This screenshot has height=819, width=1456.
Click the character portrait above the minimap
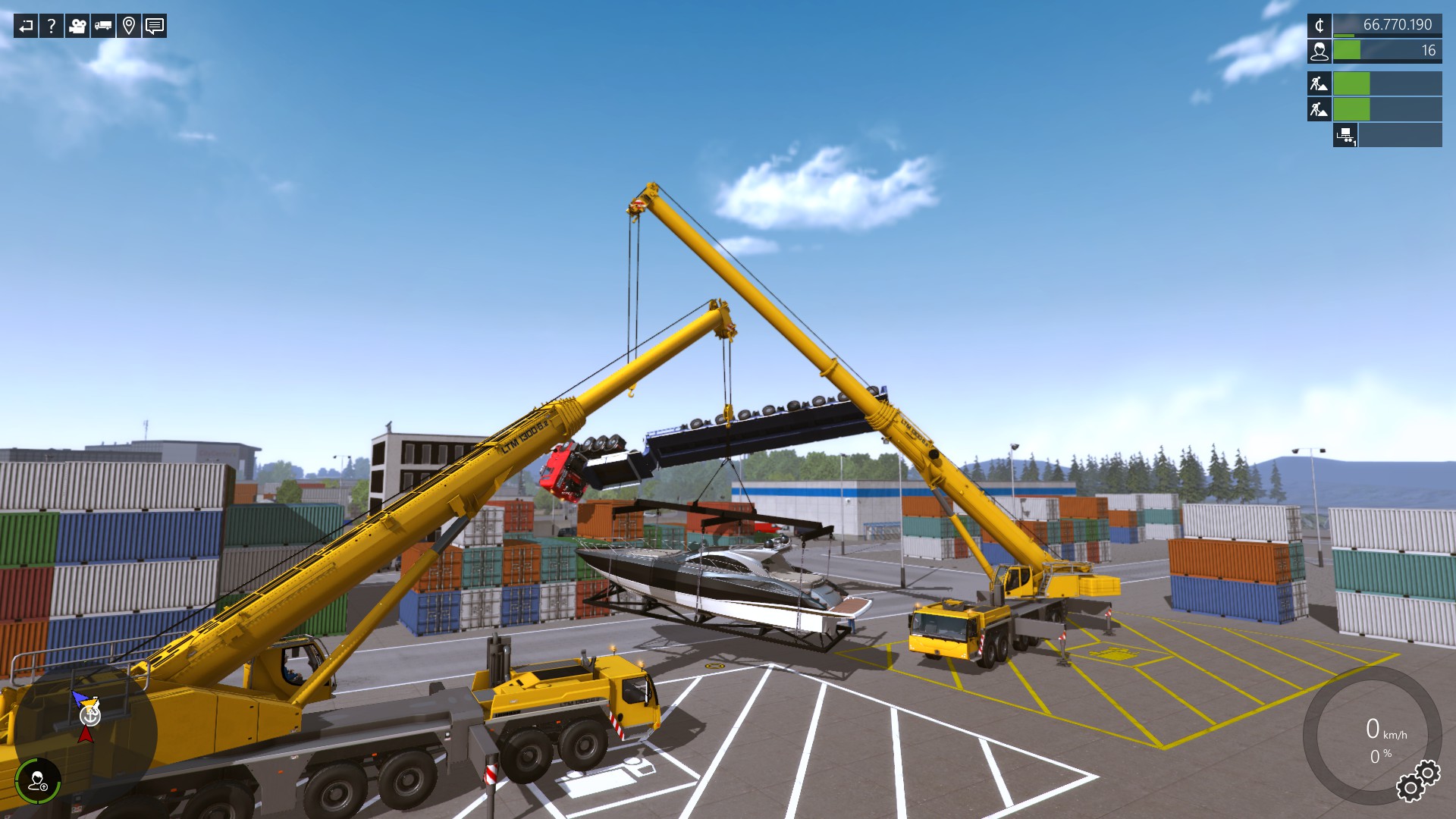(39, 781)
